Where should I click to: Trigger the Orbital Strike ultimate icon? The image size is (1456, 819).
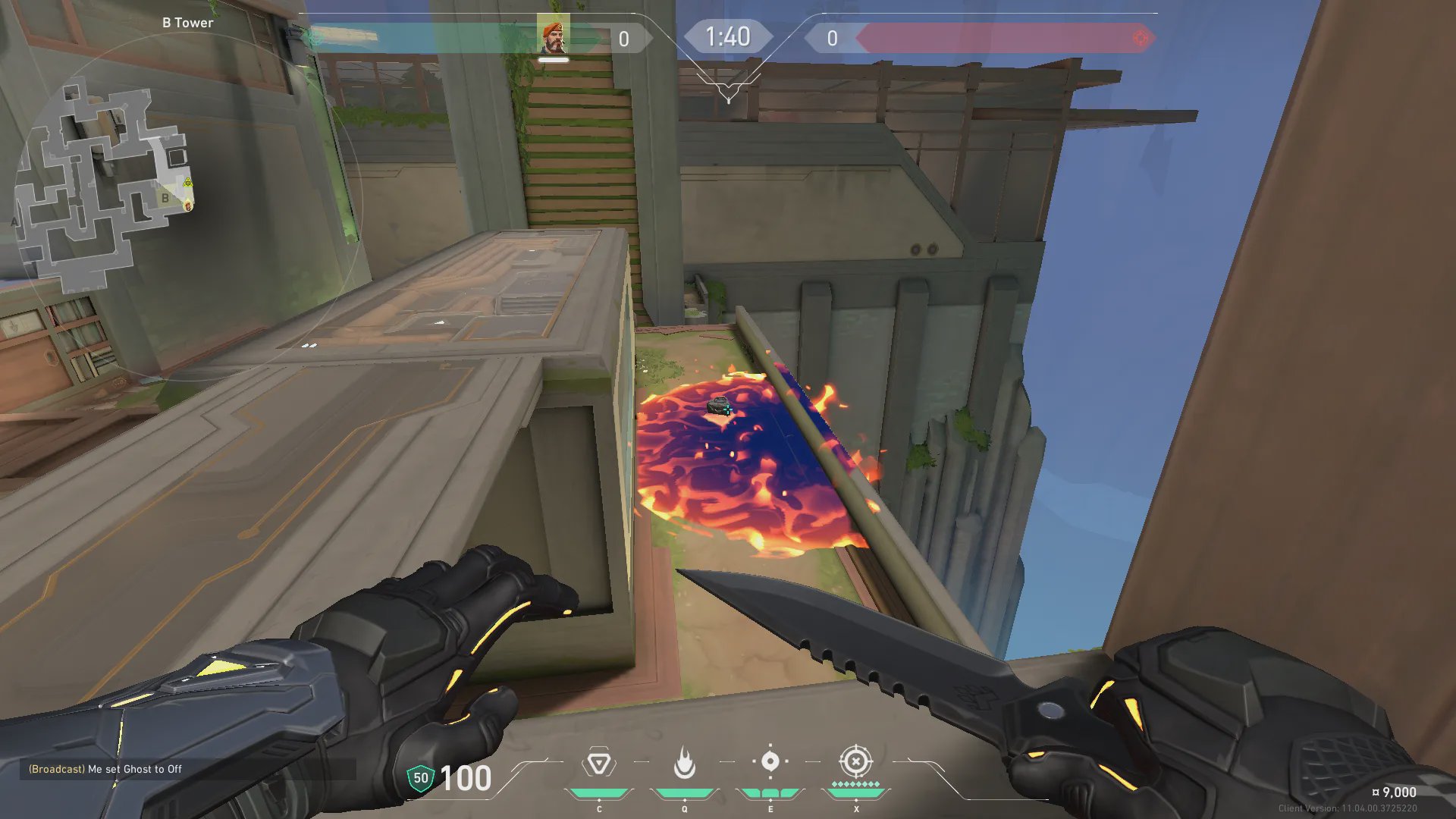tap(855, 761)
